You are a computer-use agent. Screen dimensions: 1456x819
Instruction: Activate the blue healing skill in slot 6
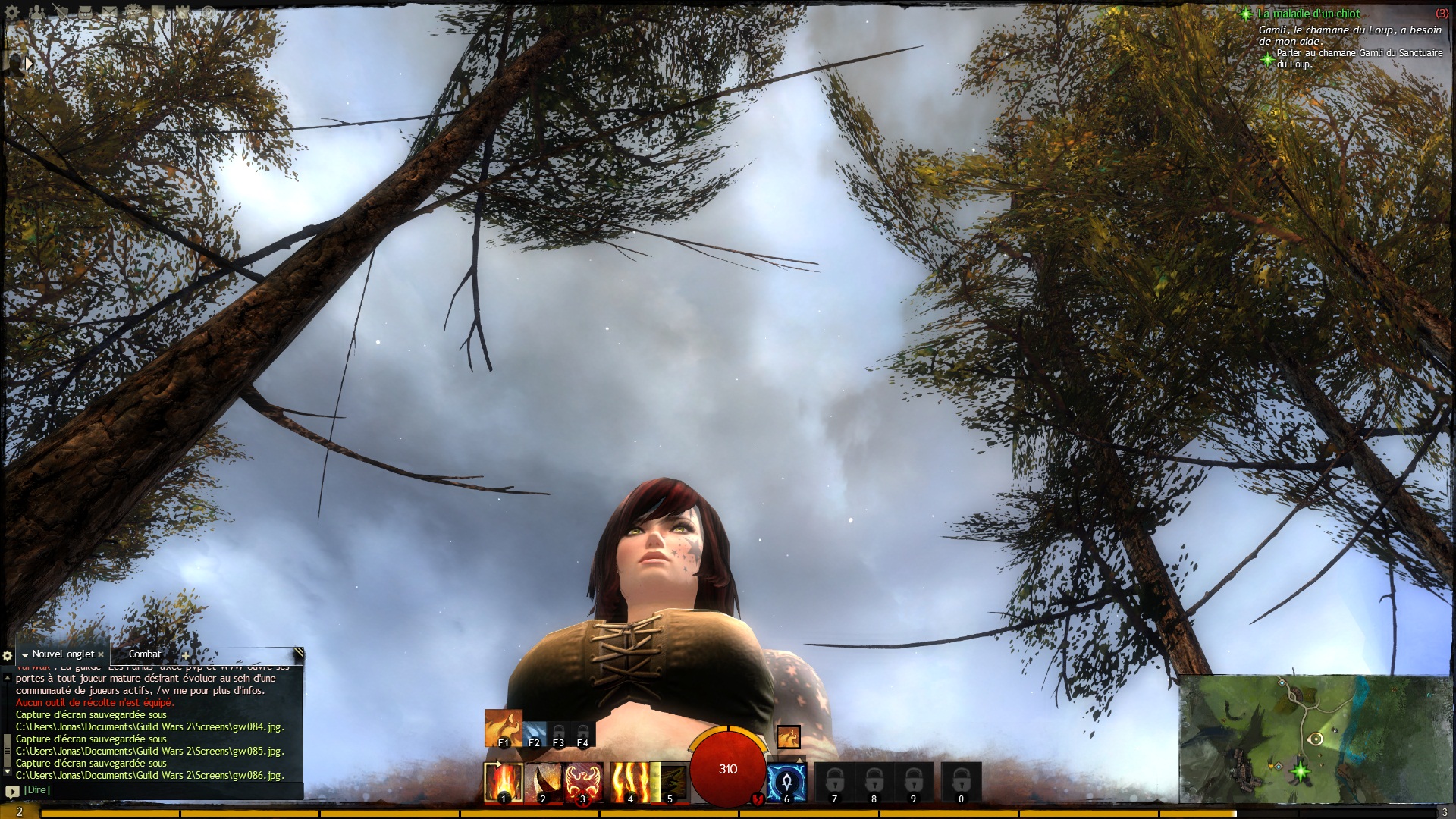(786, 783)
